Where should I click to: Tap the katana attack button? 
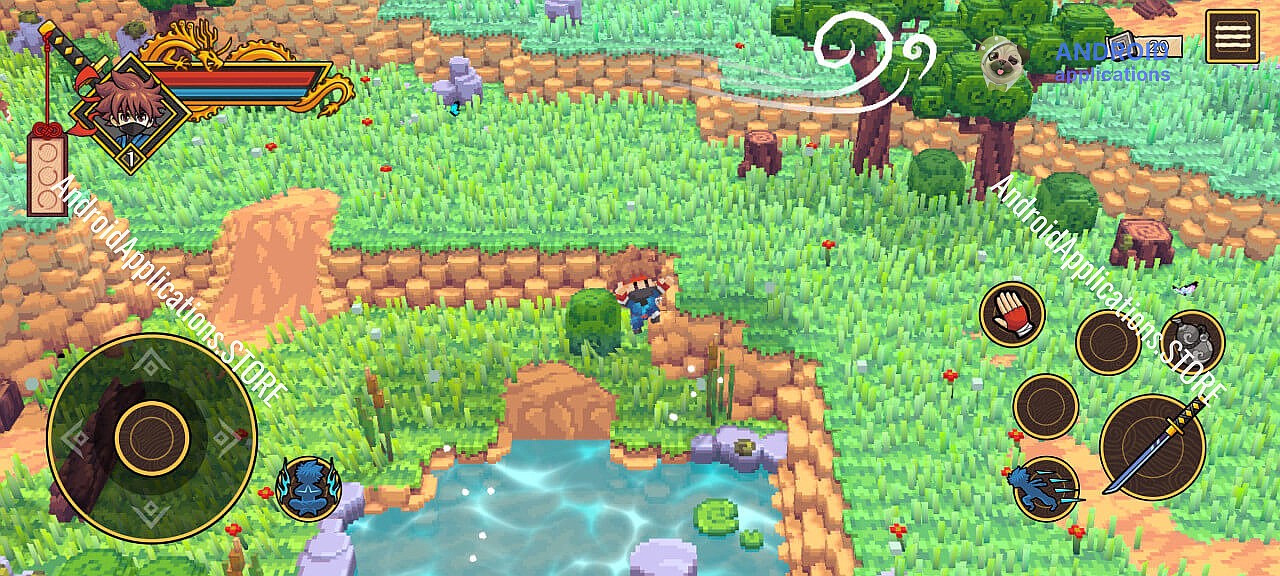coord(1152,446)
